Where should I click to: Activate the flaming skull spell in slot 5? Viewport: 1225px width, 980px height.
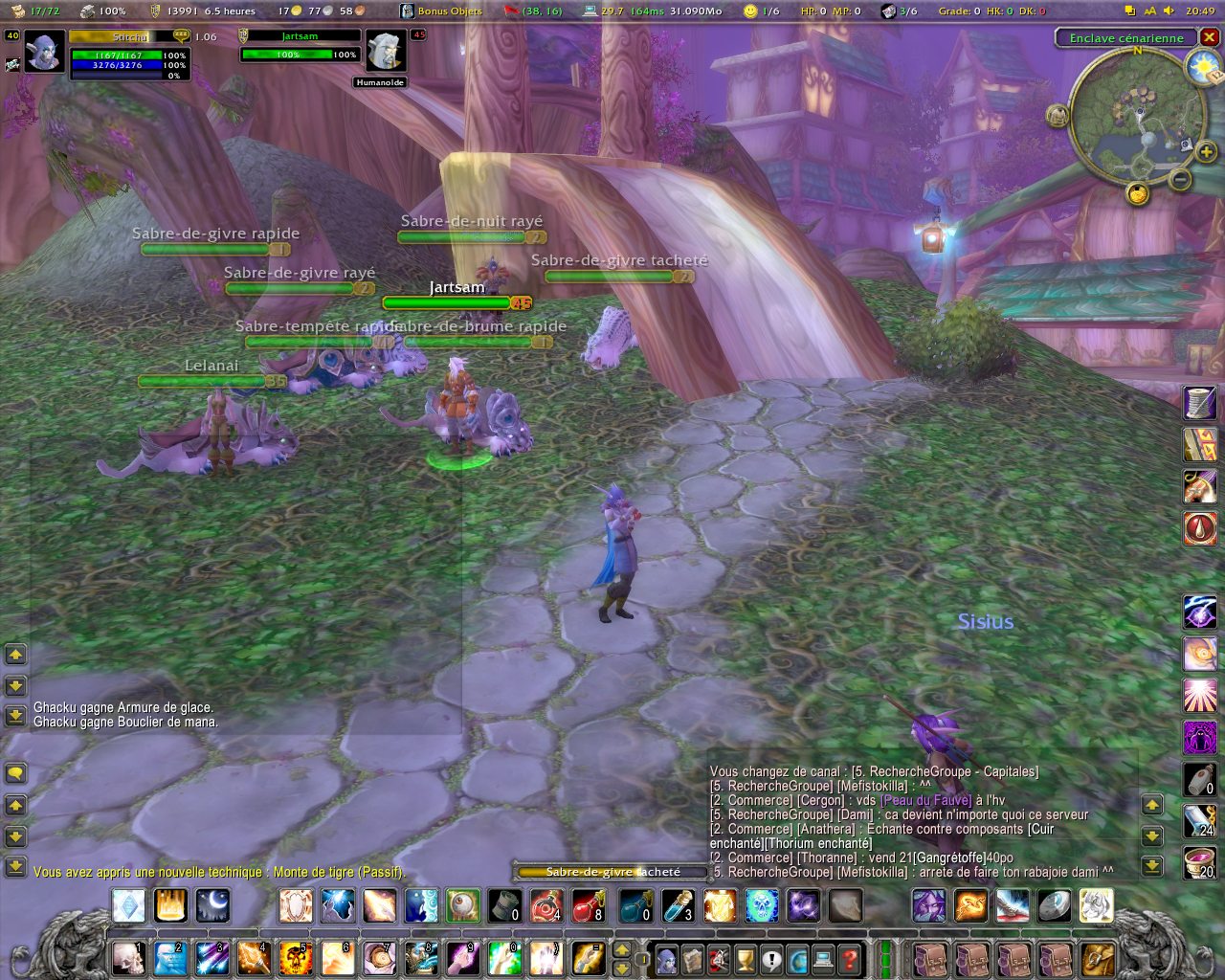[x=295, y=957]
